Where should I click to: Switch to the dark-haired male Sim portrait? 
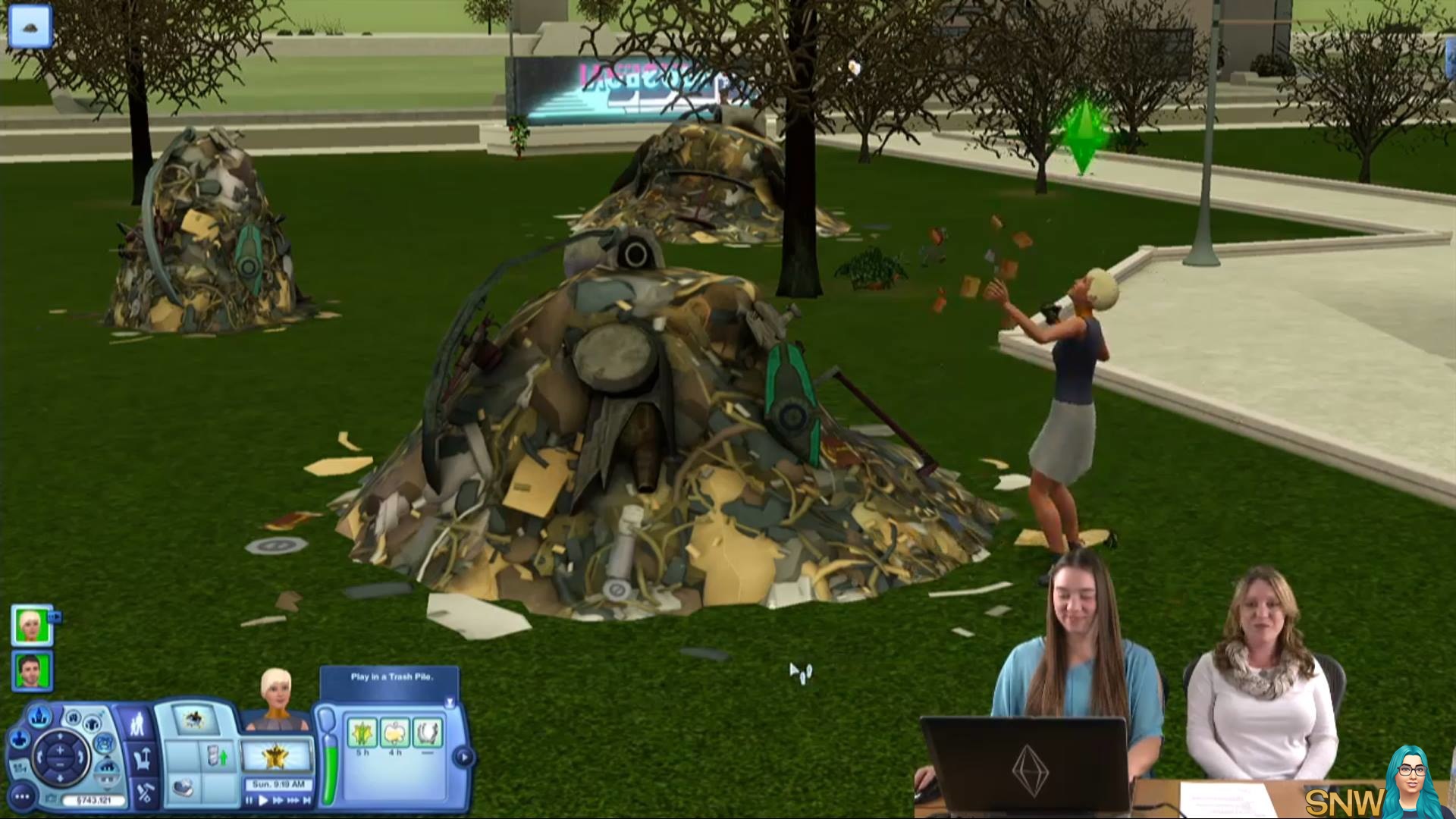pos(31,670)
